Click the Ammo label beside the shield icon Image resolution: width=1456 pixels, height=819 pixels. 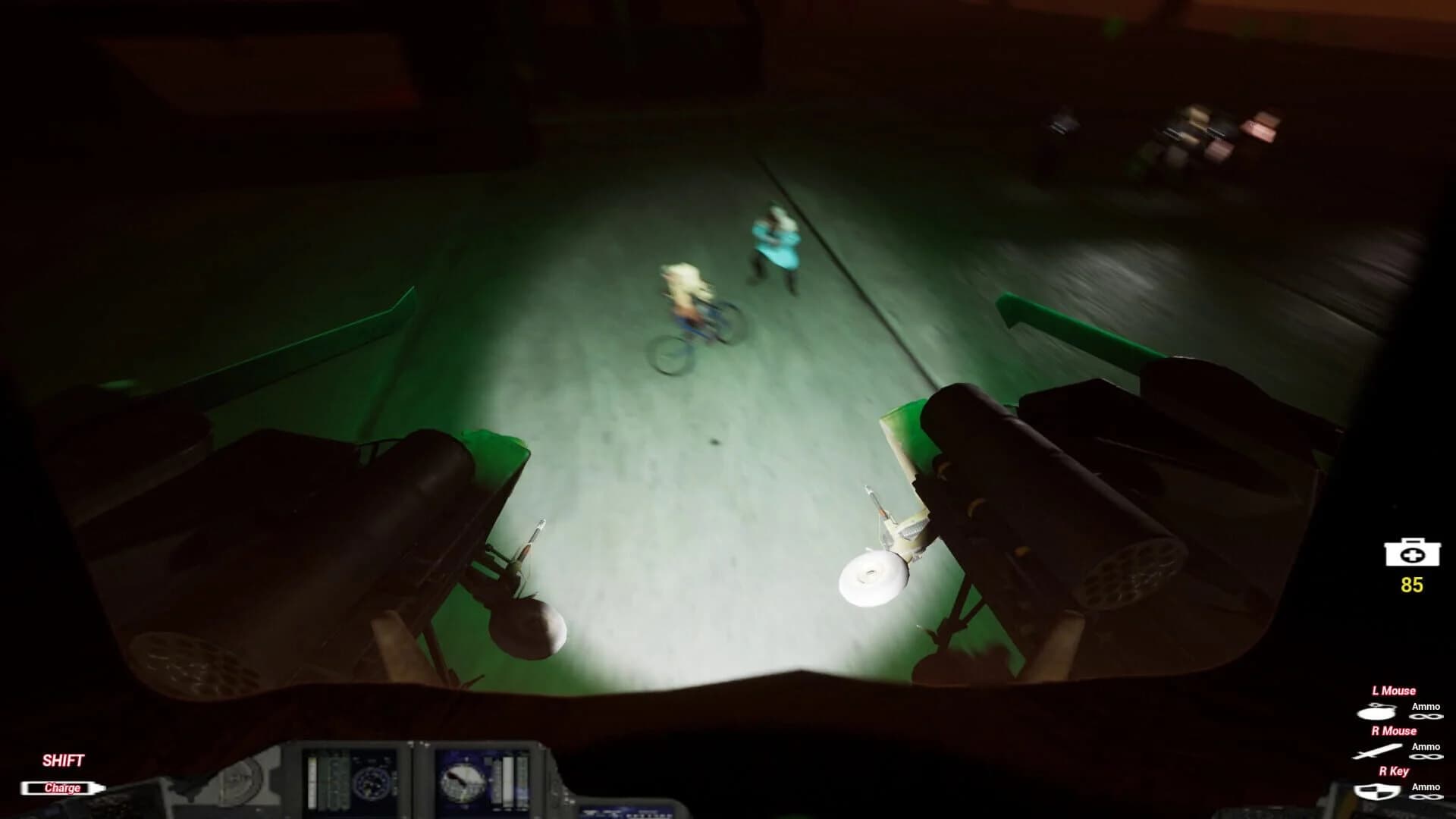1426,787
